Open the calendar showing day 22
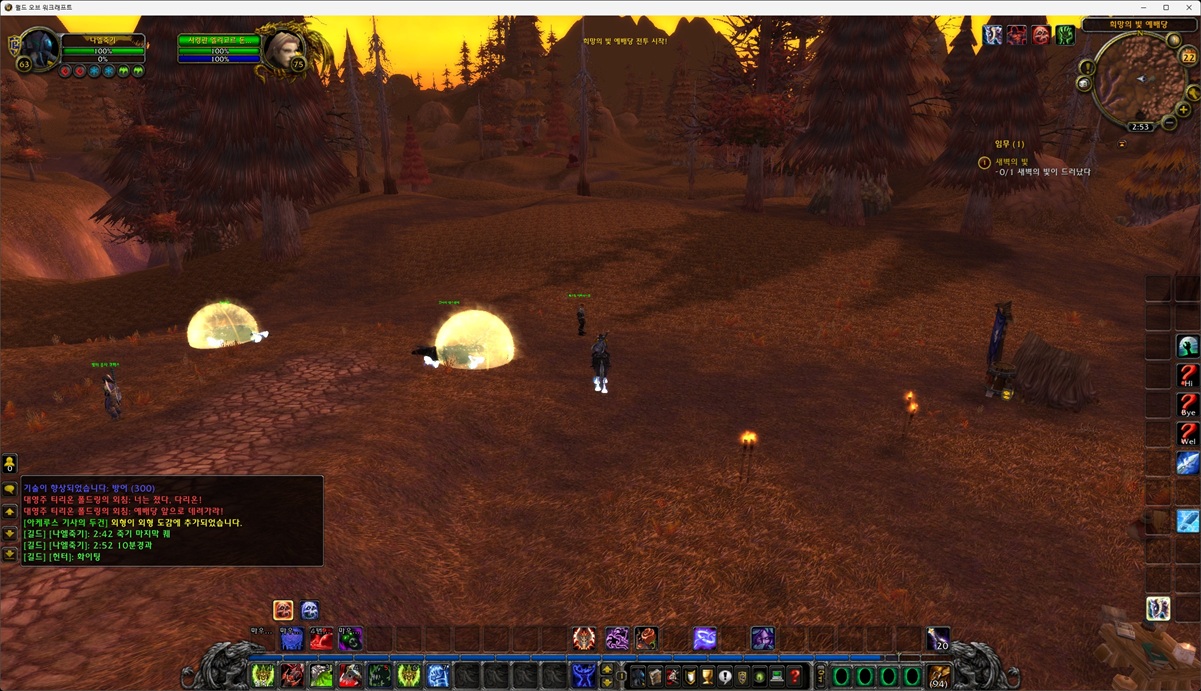Screen dimensions: 1201x691 [x=1189, y=57]
